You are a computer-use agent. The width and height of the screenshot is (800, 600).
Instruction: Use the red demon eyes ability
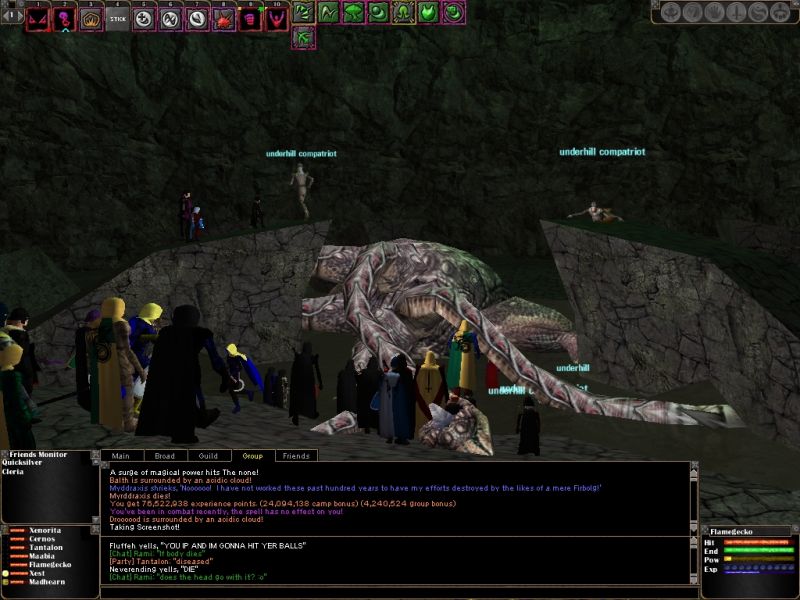click(38, 18)
